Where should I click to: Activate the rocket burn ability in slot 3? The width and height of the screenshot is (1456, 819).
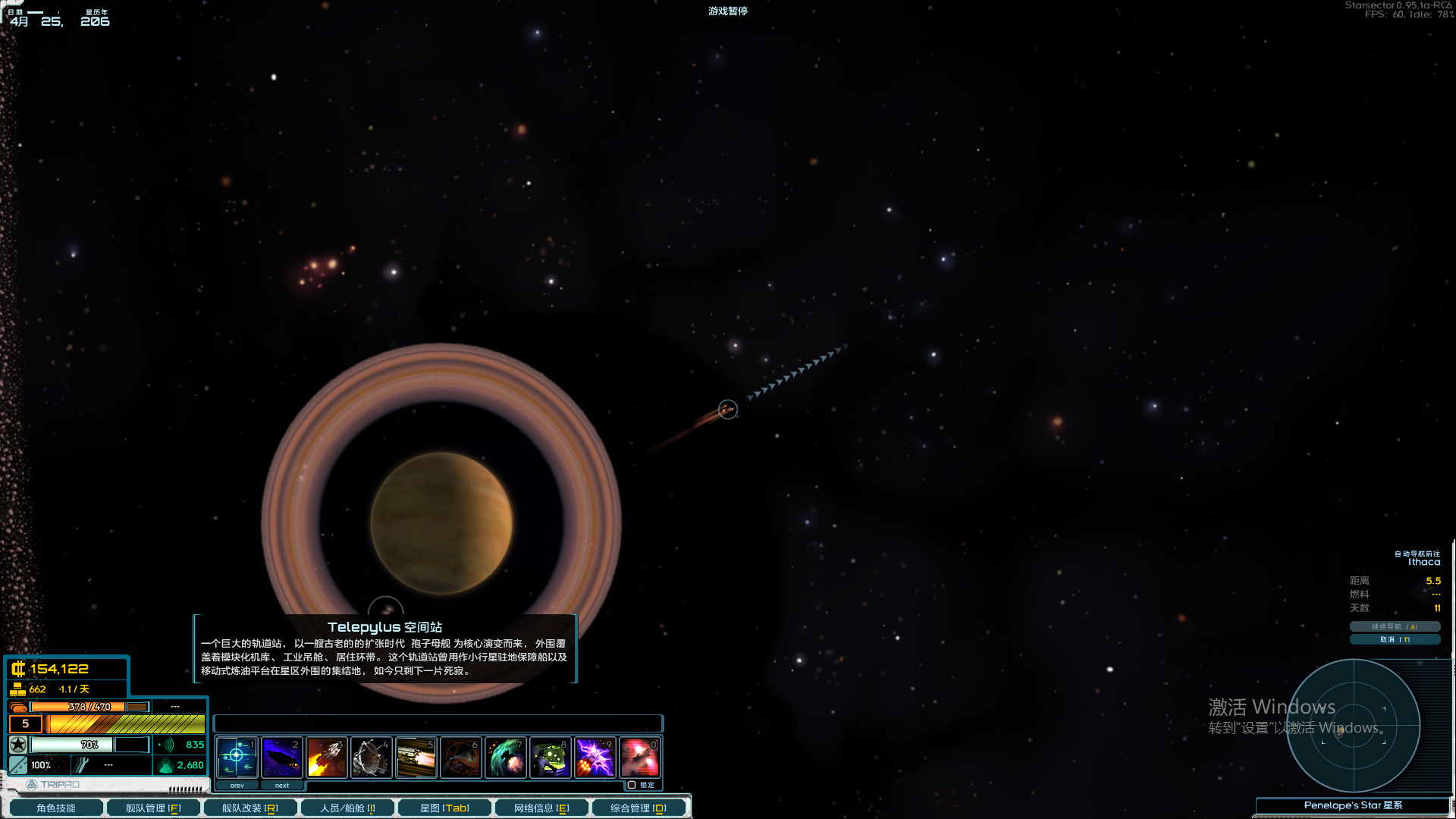[327, 757]
